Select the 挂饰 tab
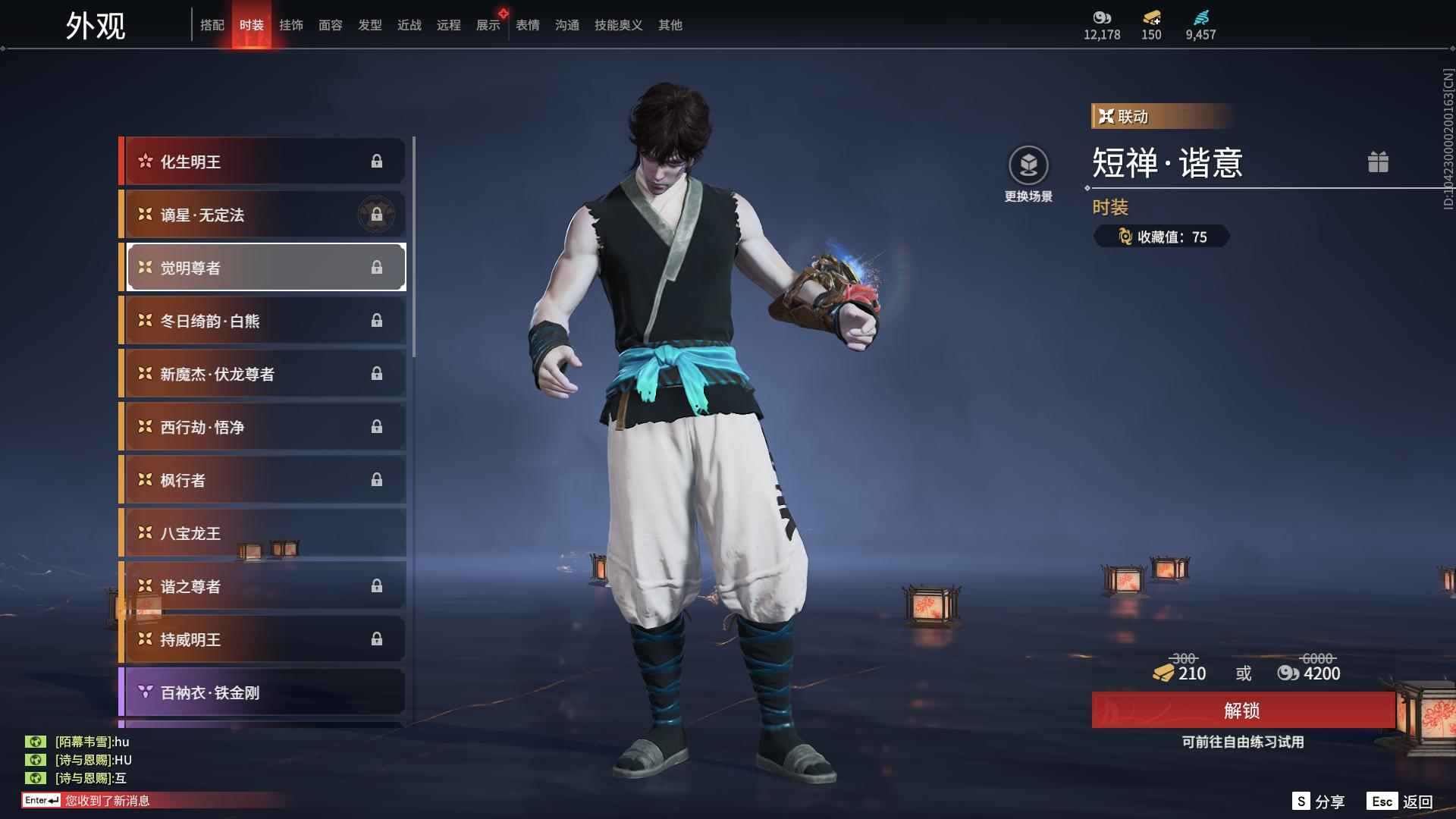 point(292,24)
